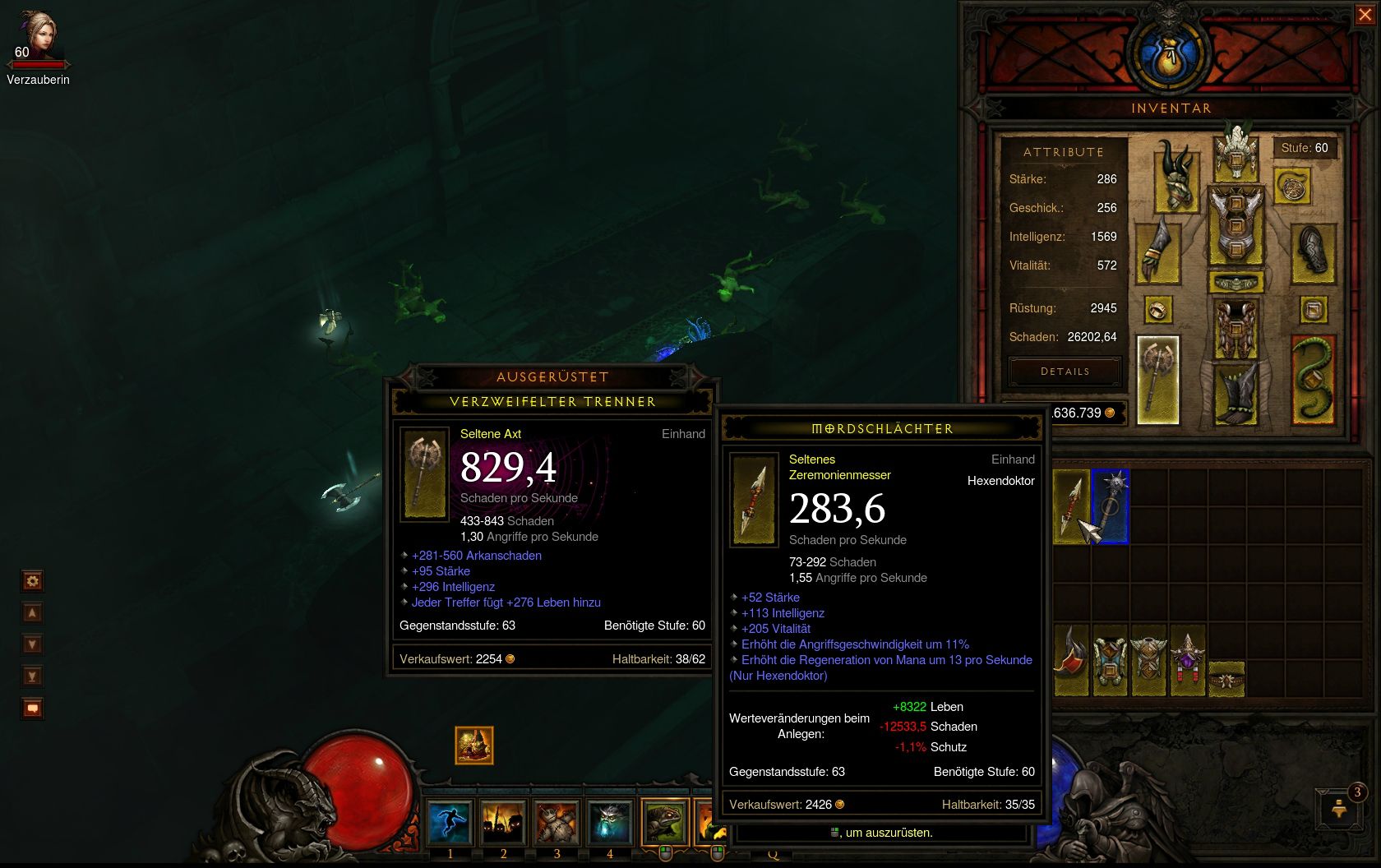Activate the toad skill on left mouse
Screen dimensions: 1381x868
(x=664, y=822)
